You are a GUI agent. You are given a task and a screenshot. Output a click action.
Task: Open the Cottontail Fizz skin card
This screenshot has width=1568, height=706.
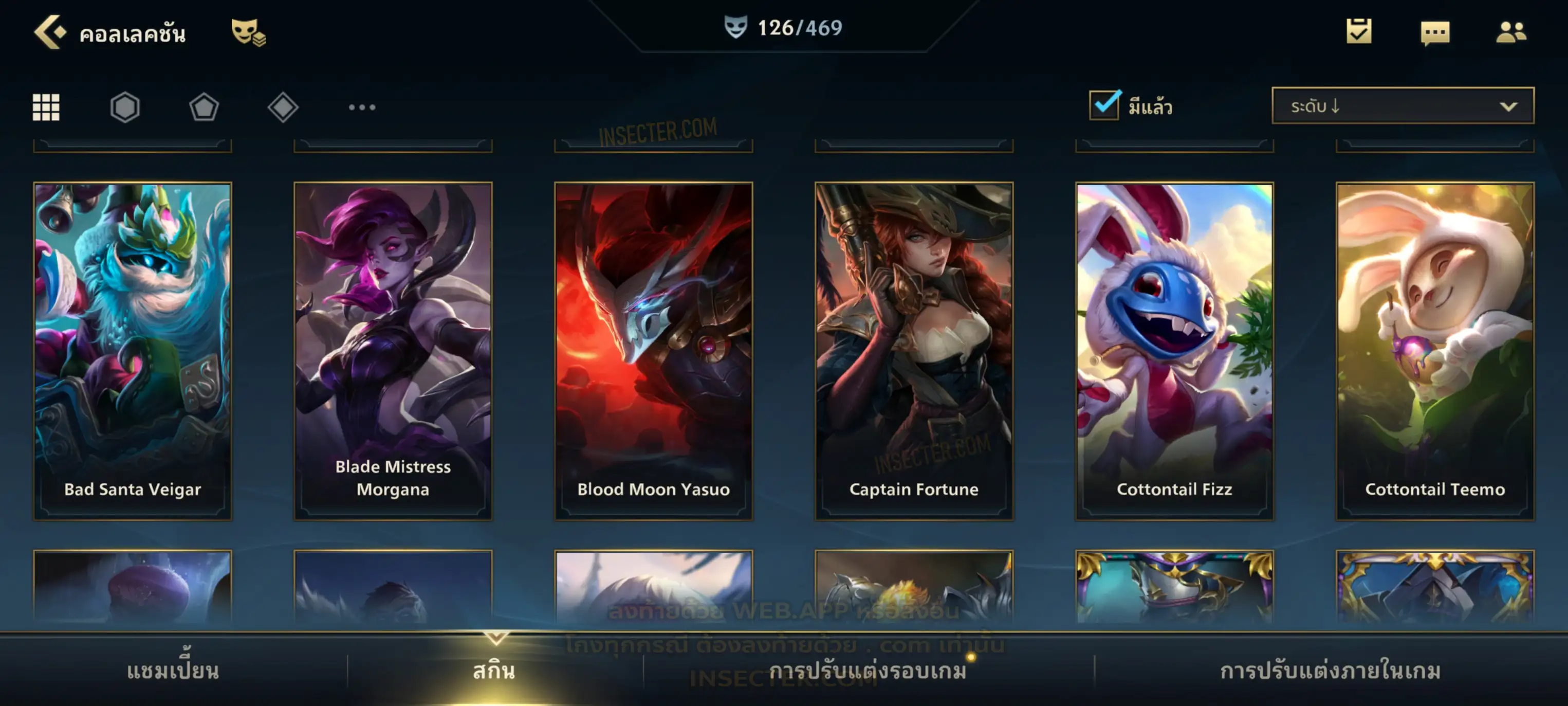pos(1174,351)
